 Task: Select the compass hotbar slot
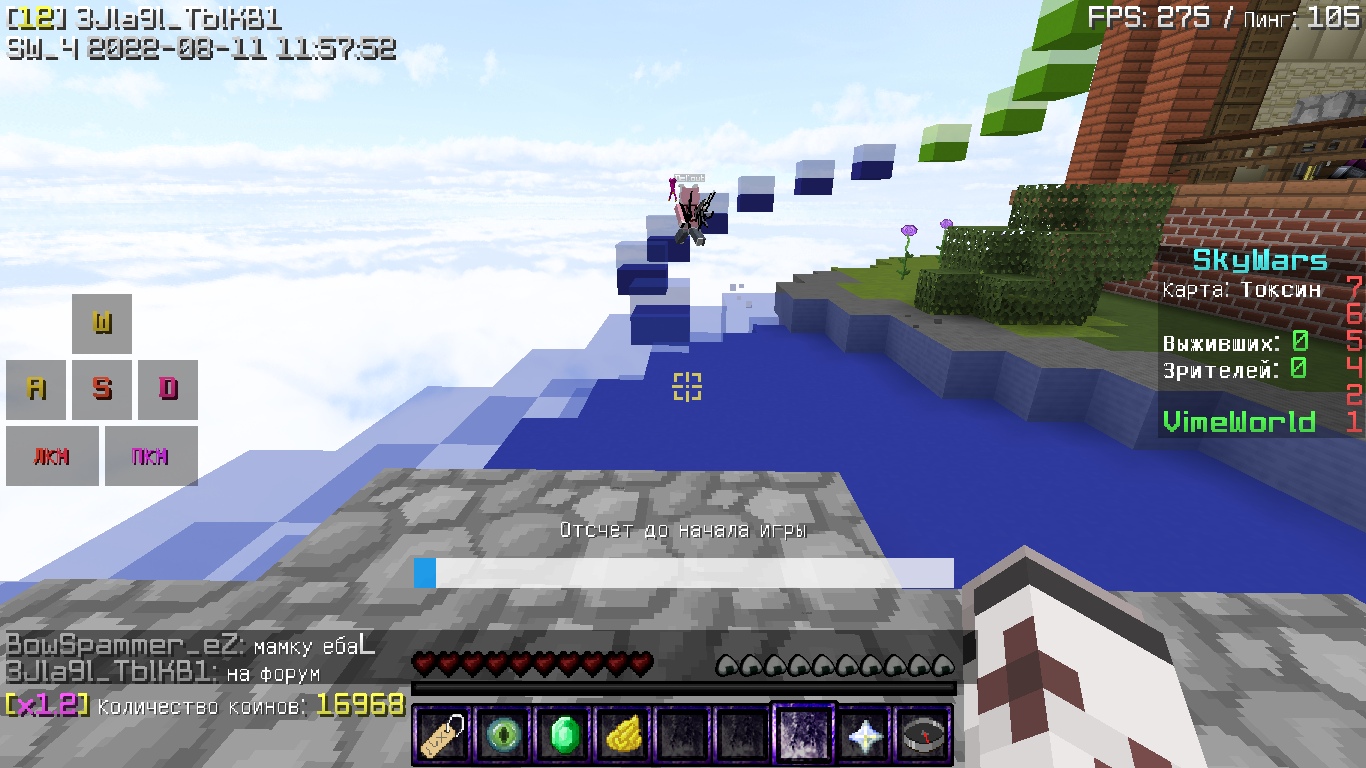923,736
